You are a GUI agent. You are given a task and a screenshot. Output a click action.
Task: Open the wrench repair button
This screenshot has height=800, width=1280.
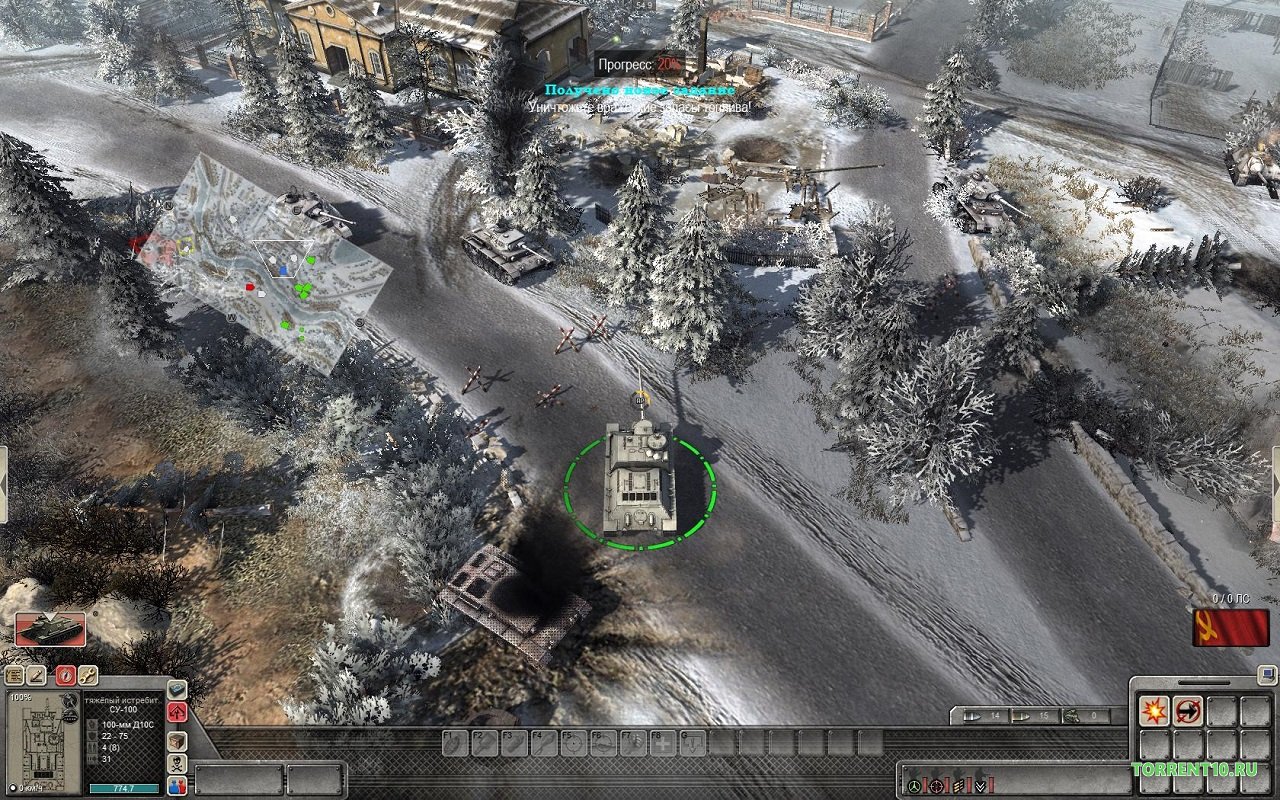pos(87,675)
